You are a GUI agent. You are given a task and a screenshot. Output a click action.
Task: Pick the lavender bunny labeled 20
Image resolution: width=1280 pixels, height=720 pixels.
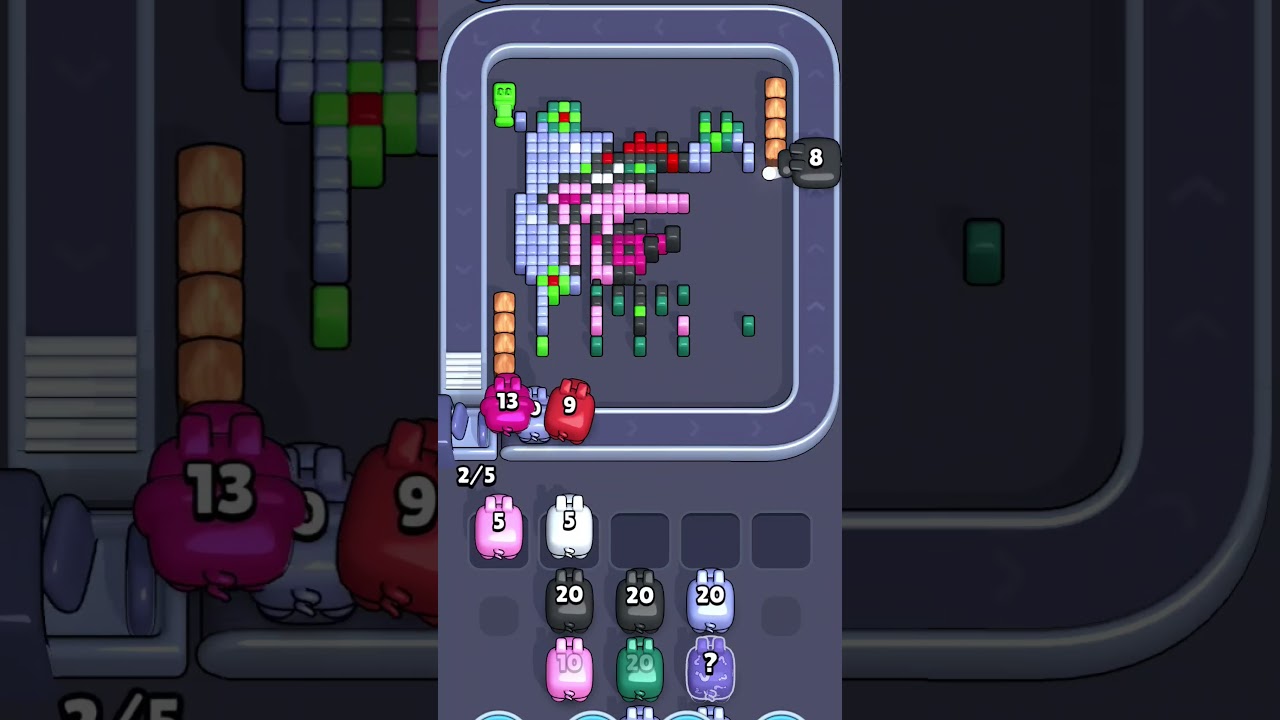(710, 598)
